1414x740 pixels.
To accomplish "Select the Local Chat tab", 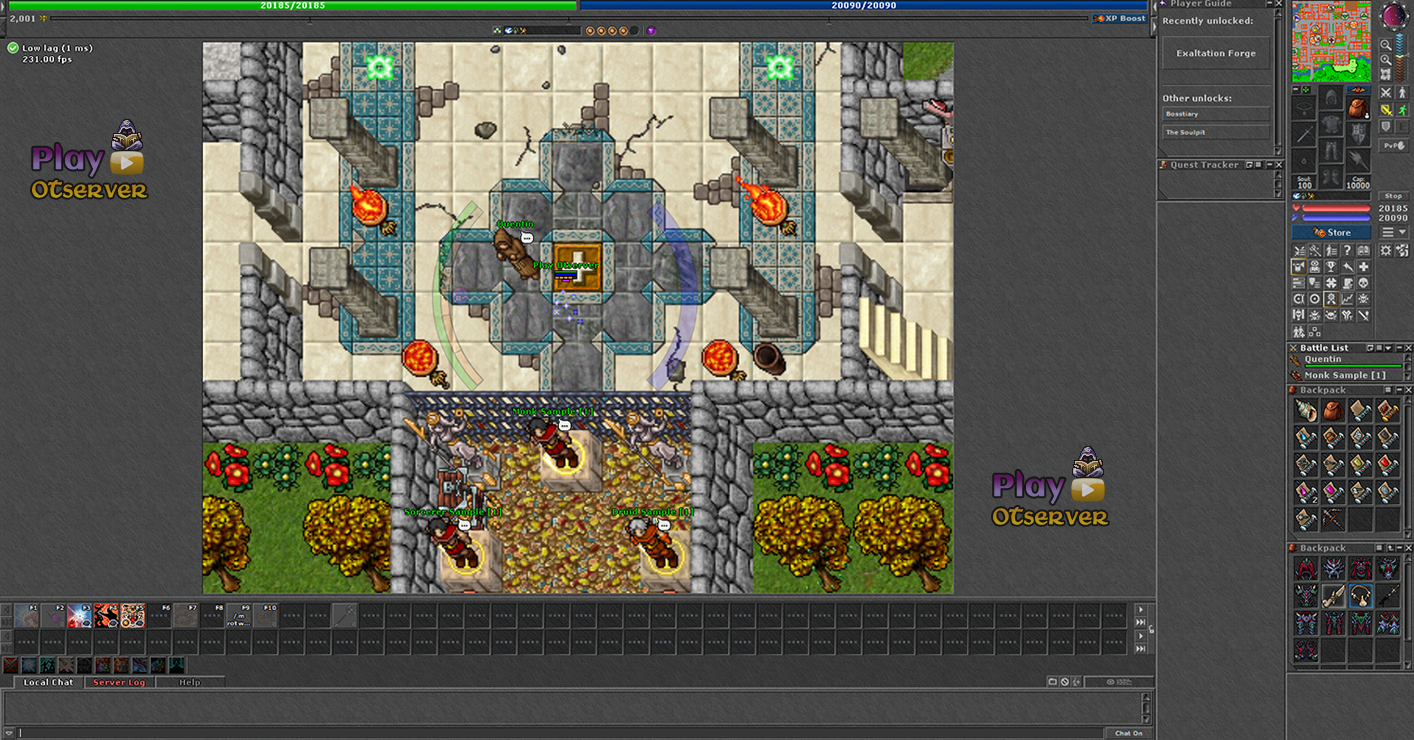I will pos(48,682).
